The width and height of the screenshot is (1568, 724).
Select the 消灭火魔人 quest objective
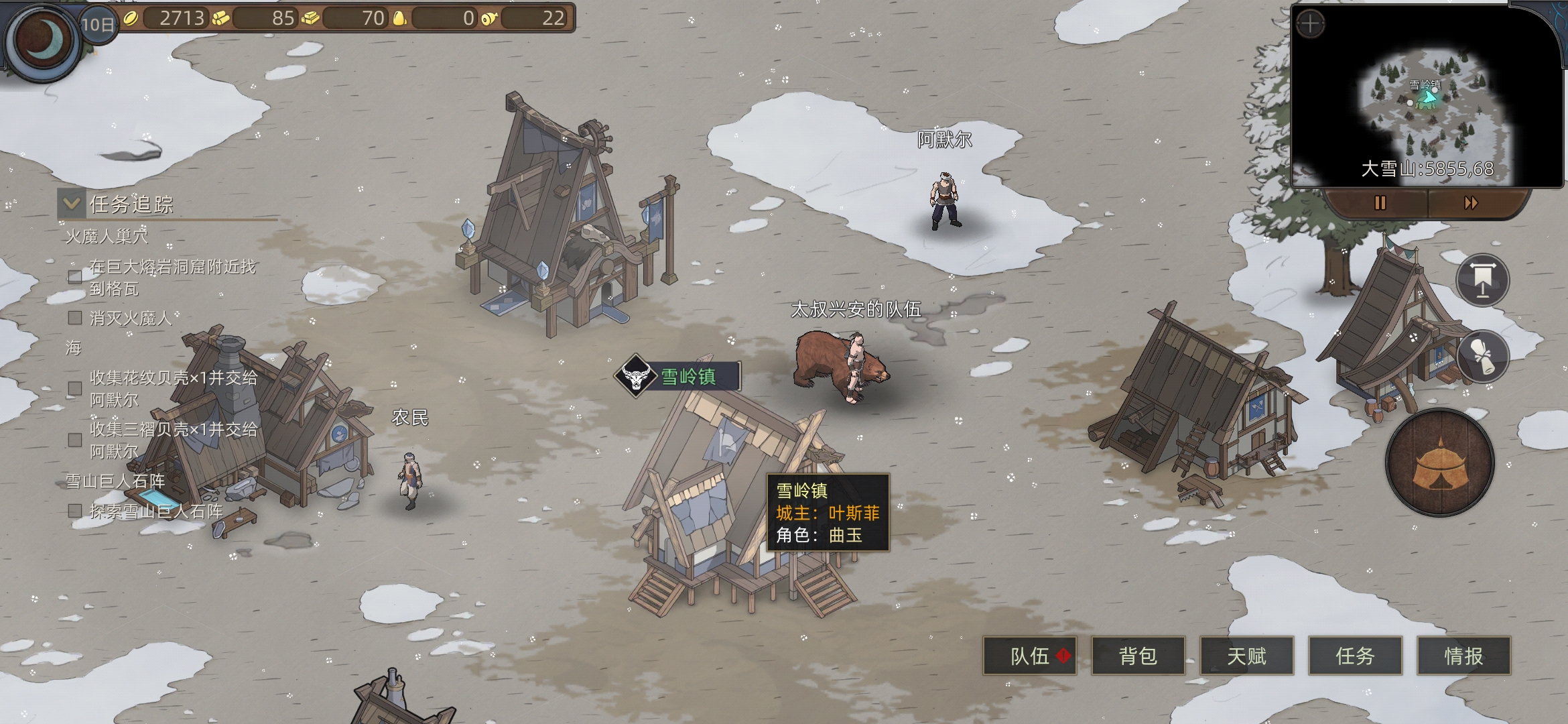click(x=130, y=318)
